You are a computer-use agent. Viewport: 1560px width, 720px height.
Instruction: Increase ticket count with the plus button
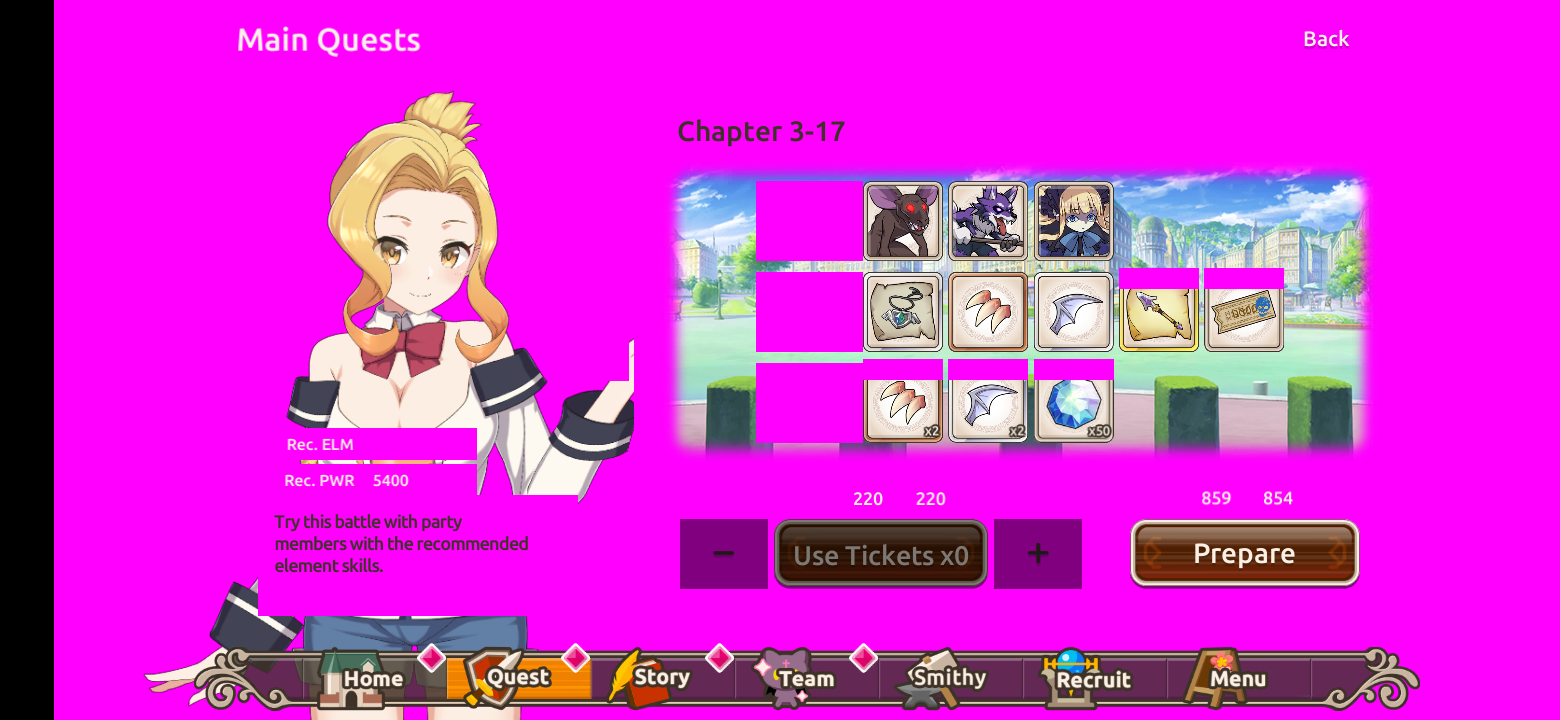click(x=1038, y=553)
